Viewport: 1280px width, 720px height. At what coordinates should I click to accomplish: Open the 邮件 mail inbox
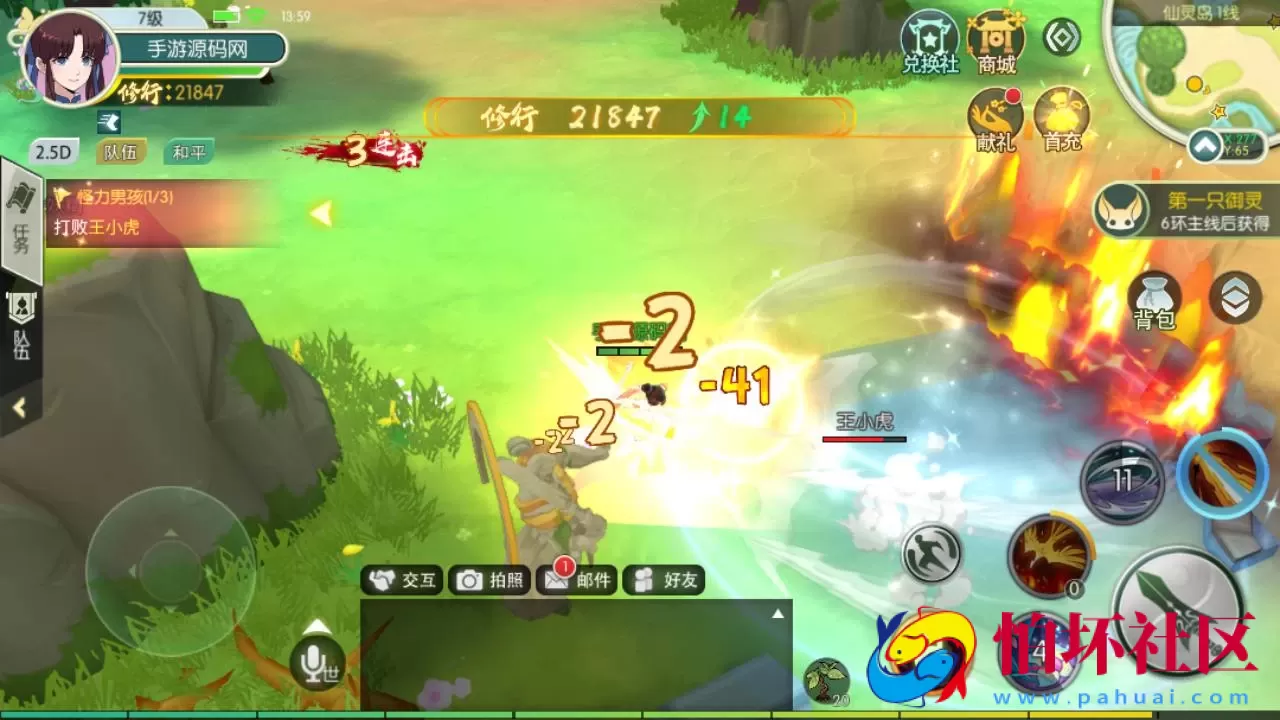576,580
